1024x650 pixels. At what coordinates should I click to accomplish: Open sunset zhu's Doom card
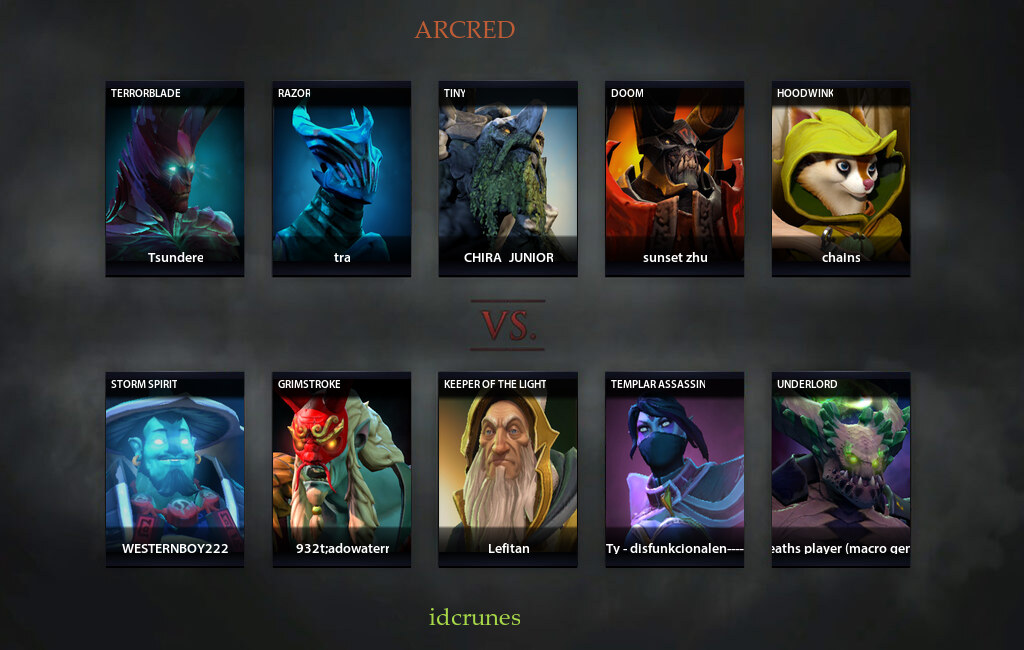click(674, 178)
